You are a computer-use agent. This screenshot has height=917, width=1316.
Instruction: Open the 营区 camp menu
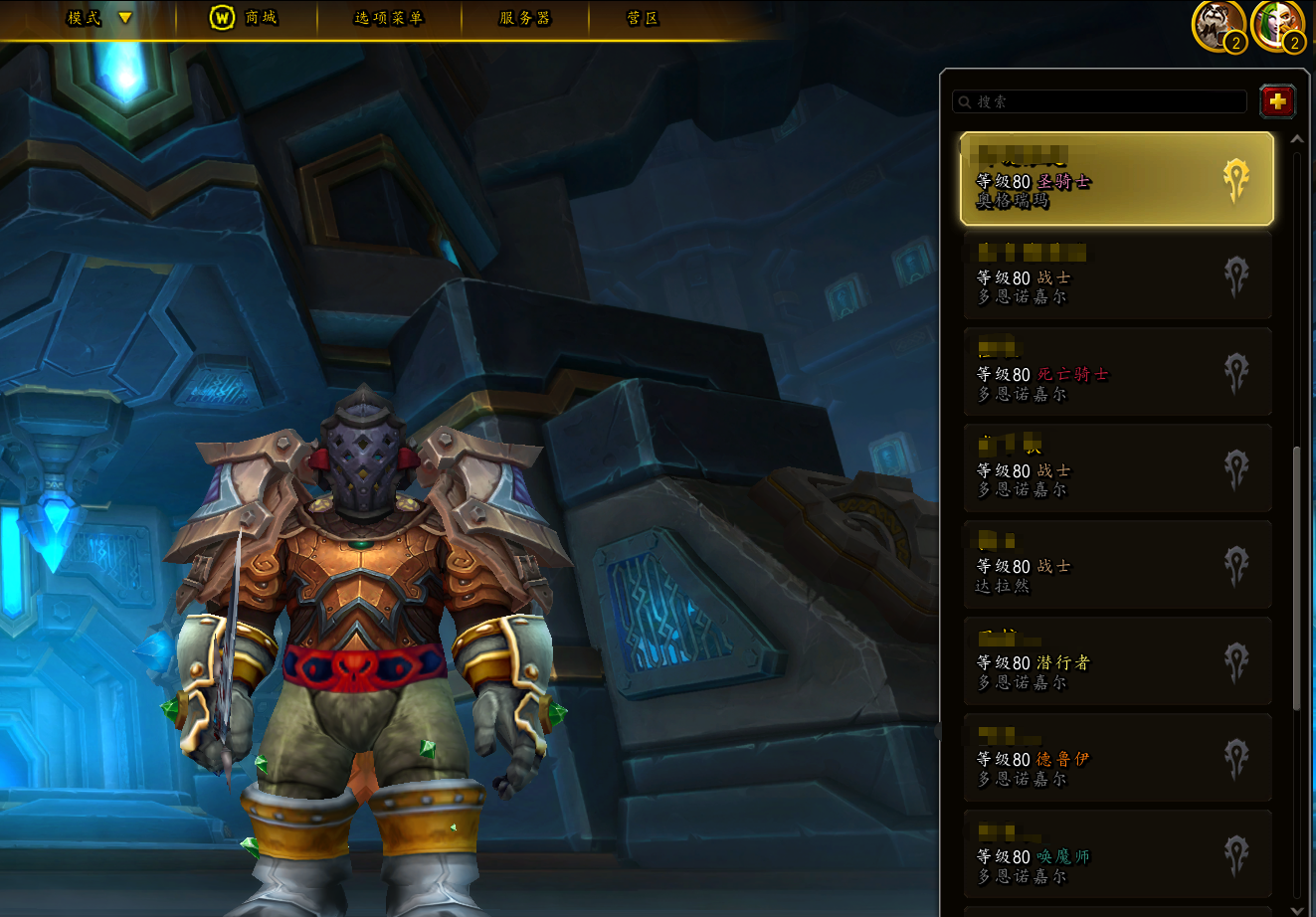tap(643, 18)
